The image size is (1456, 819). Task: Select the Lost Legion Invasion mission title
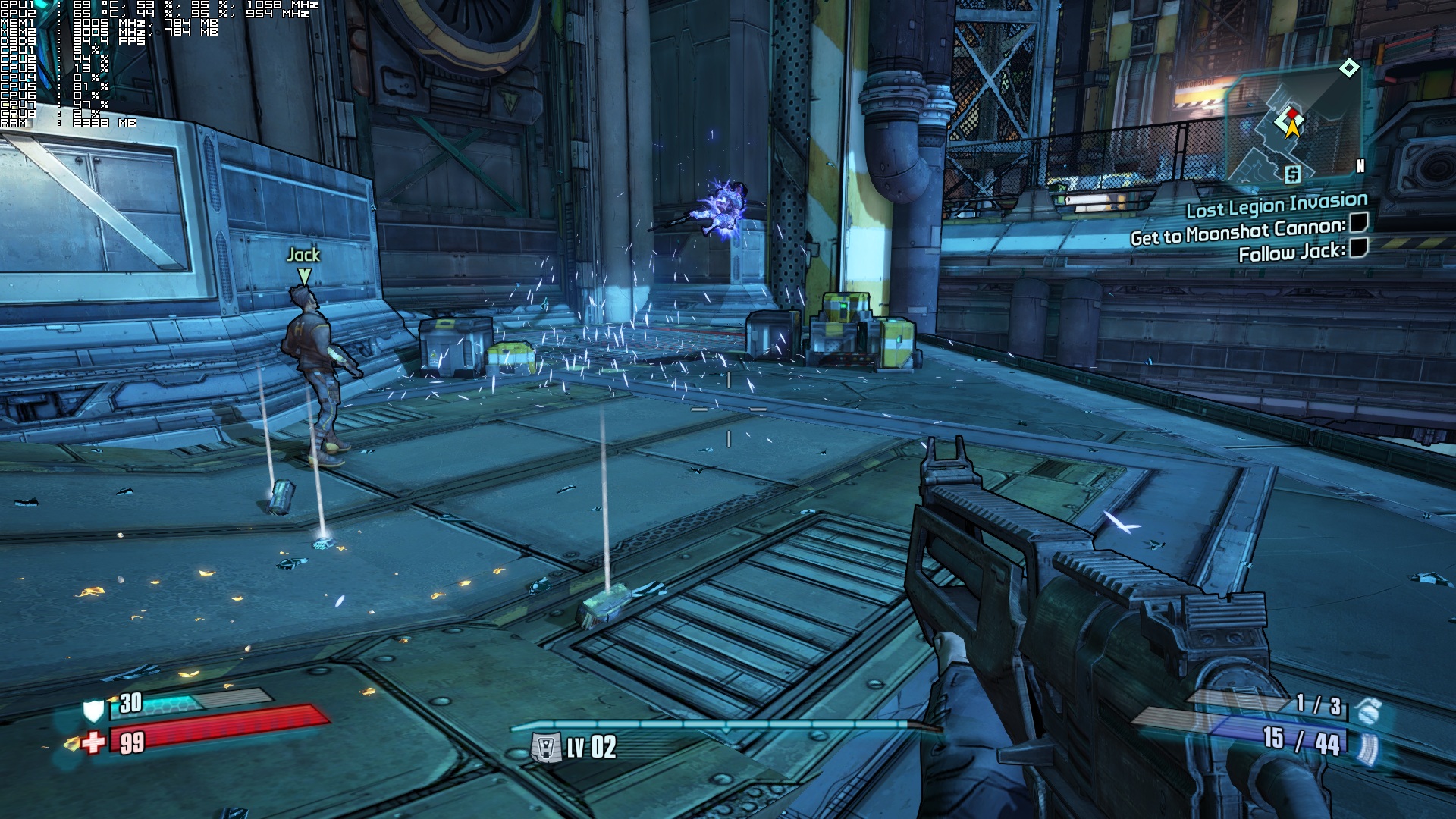[x=1276, y=205]
